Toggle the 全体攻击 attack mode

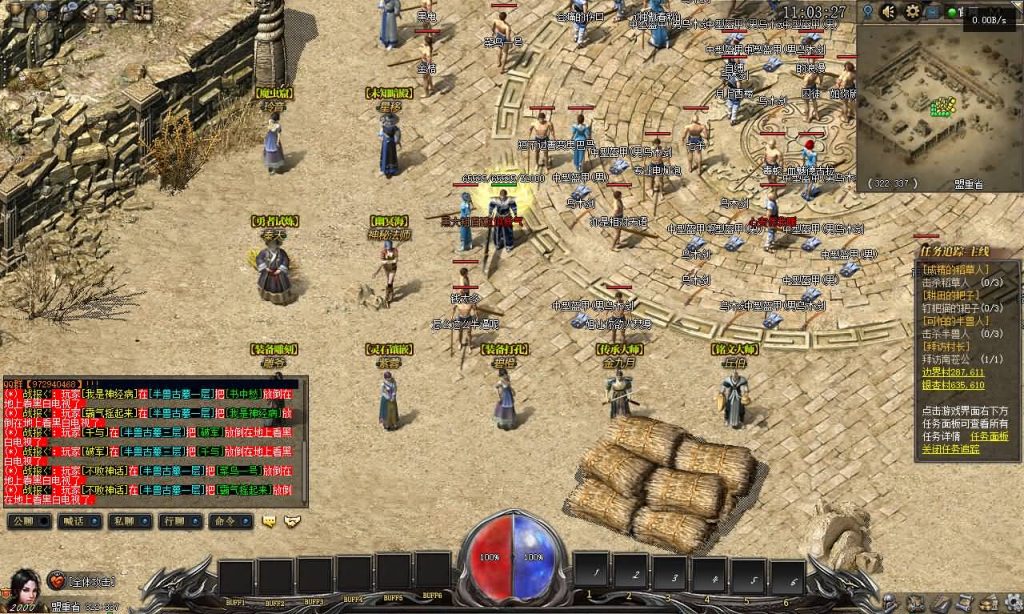click(x=92, y=582)
